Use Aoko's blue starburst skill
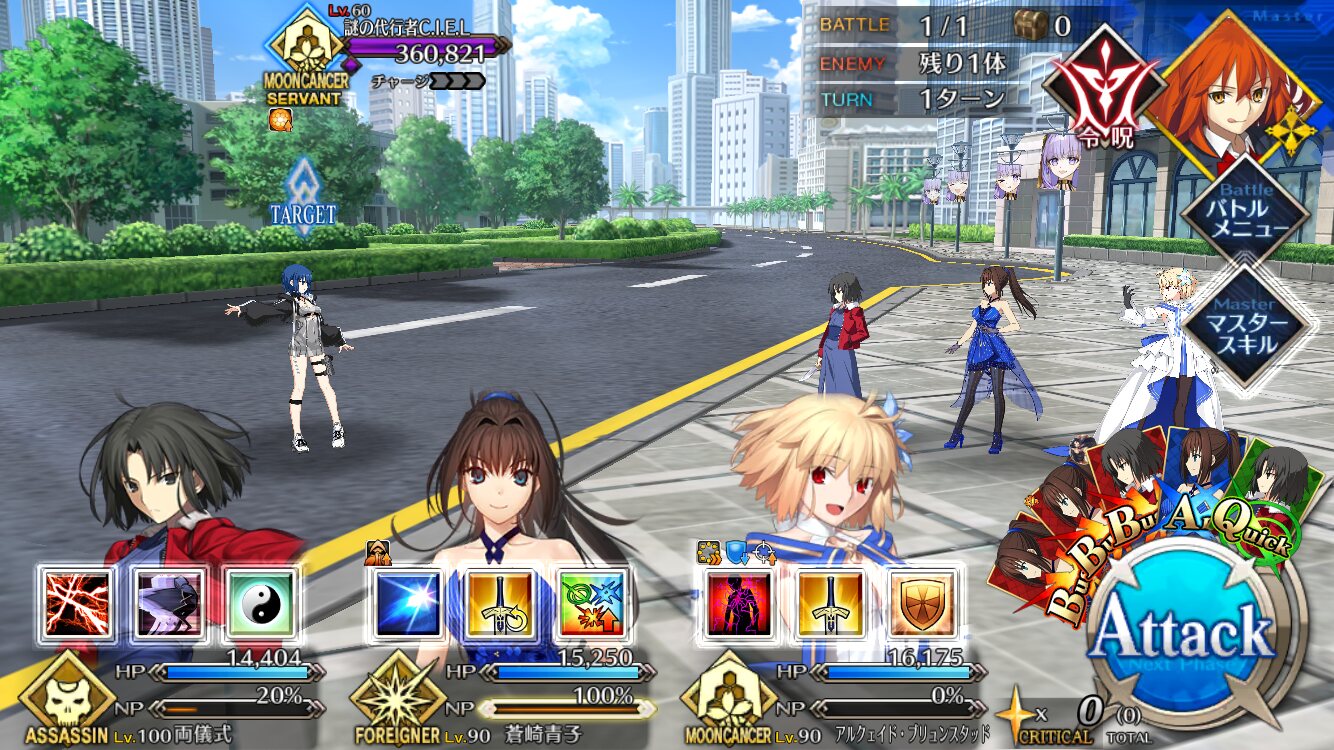Image resolution: width=1334 pixels, height=750 pixels. pos(408,603)
